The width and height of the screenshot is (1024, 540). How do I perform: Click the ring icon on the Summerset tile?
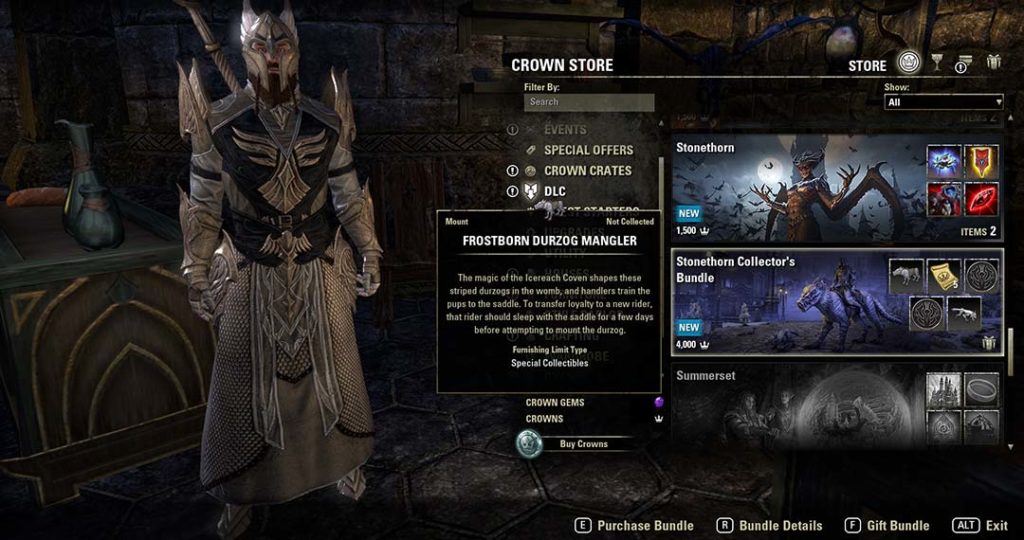click(981, 389)
